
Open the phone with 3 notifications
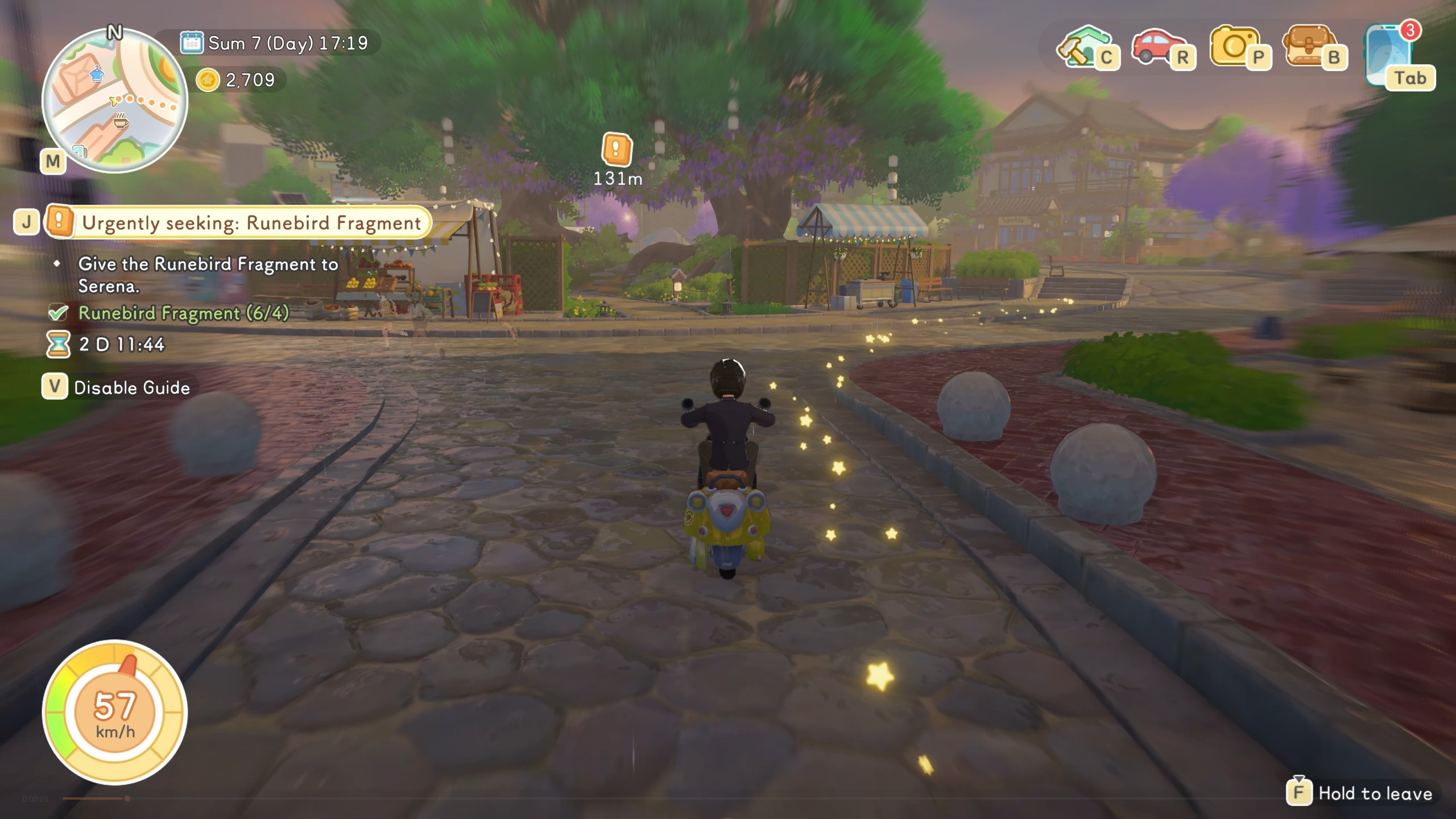(x=1391, y=55)
